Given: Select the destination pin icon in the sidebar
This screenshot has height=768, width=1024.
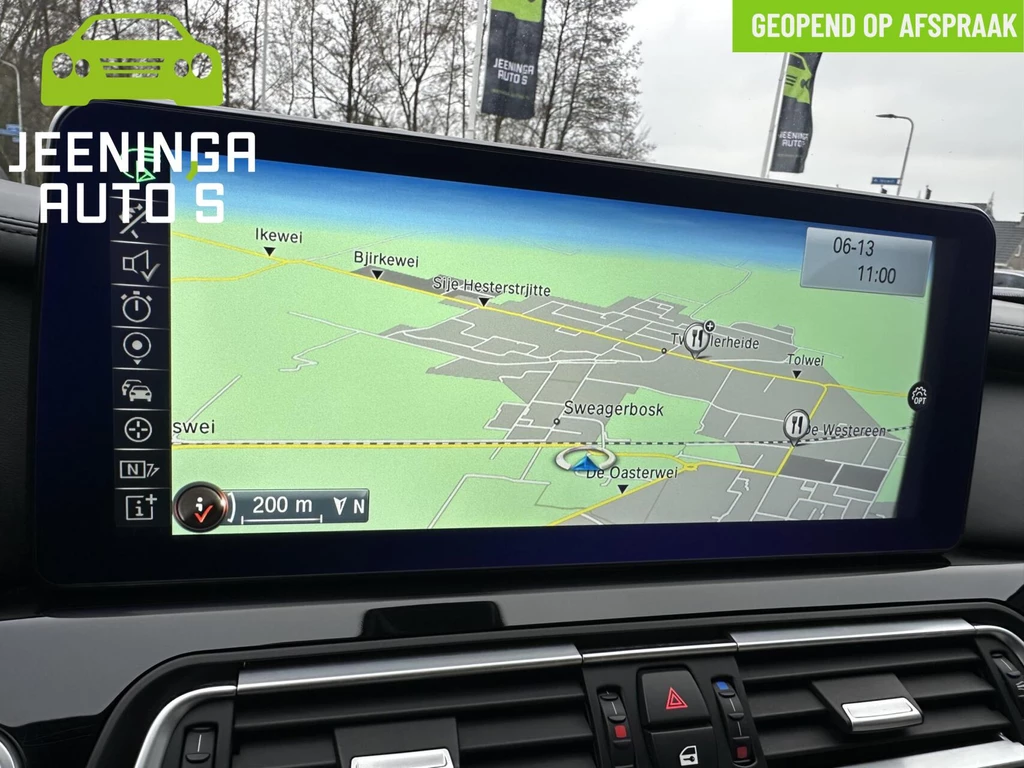Looking at the screenshot, I should coord(138,347).
